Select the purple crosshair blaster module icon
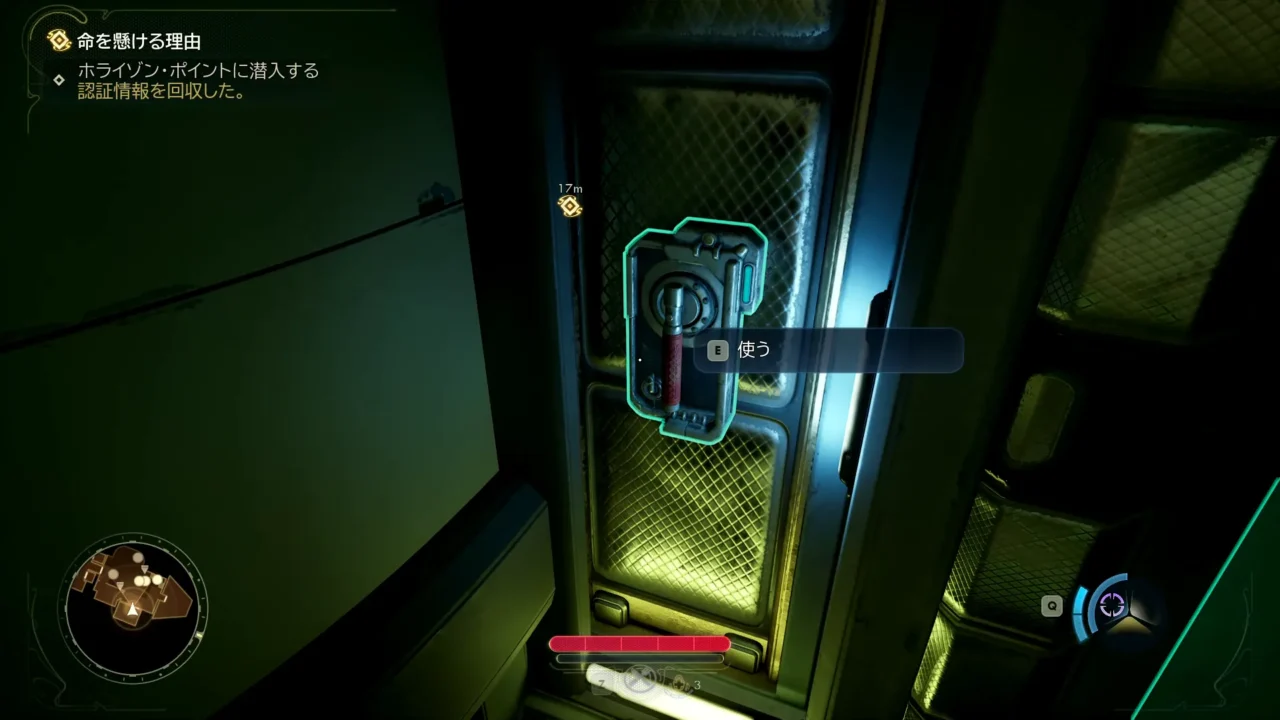This screenshot has height=720, width=1280. point(1112,605)
